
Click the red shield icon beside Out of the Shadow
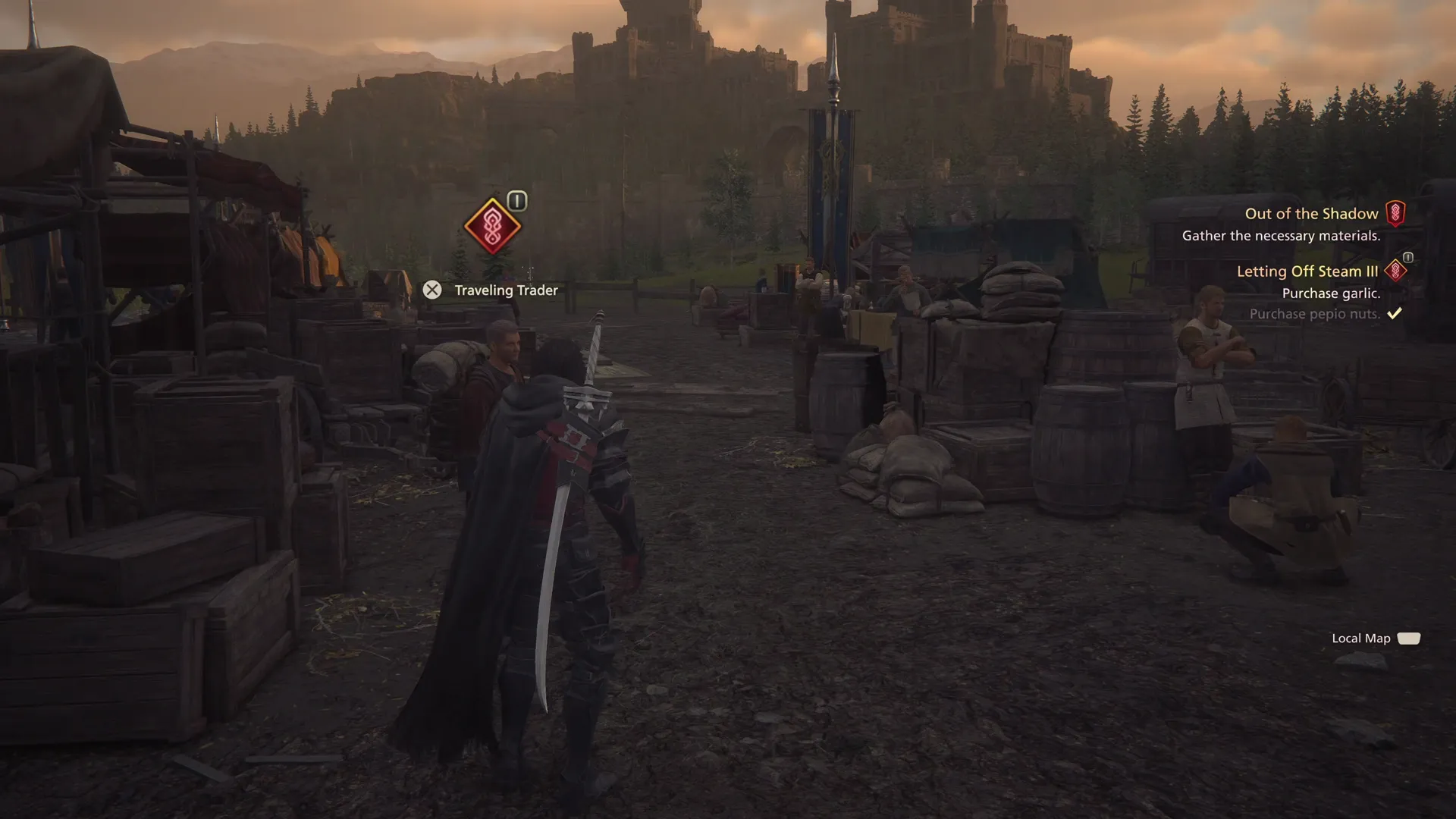1398,213
